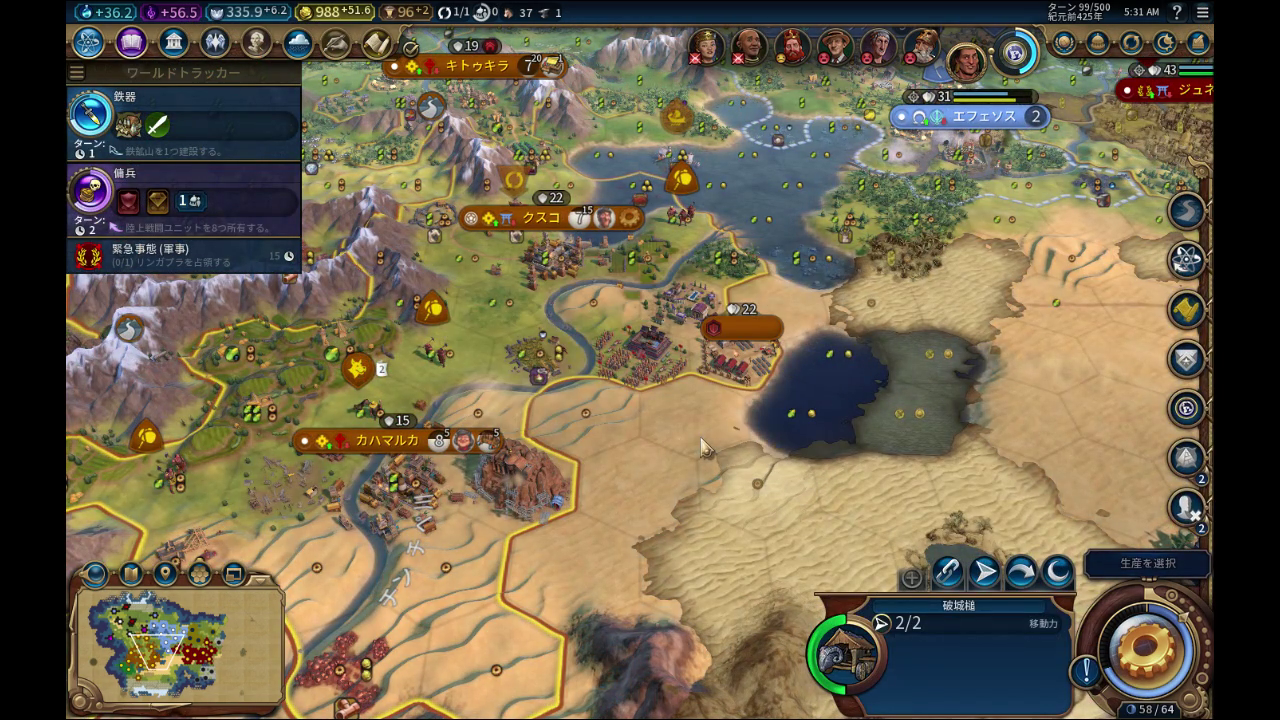Image resolution: width=1280 pixels, height=720 pixels.
Task: Toggle the ワールドトラッカー list menu button
Action: [77, 73]
